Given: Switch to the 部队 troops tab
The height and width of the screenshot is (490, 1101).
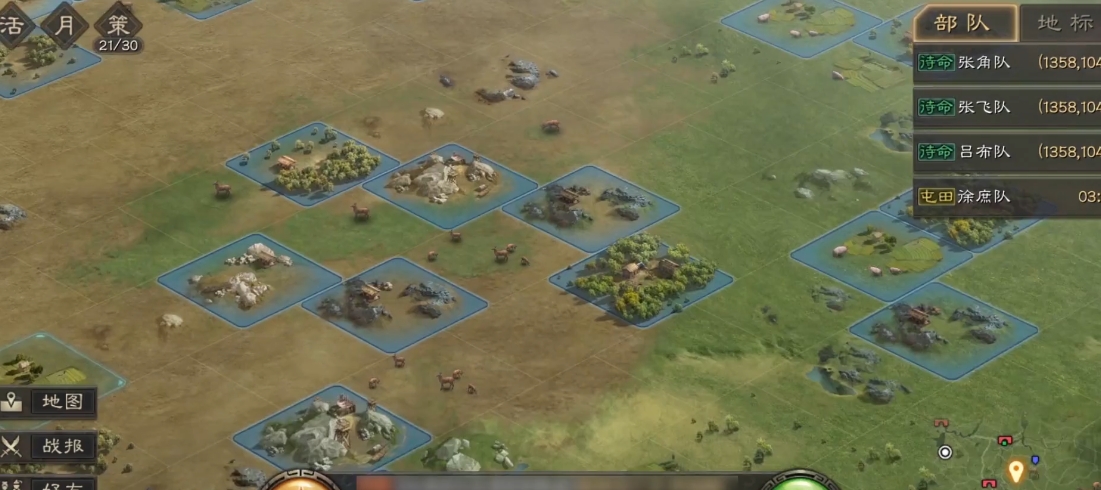Looking at the screenshot, I should point(962,23).
